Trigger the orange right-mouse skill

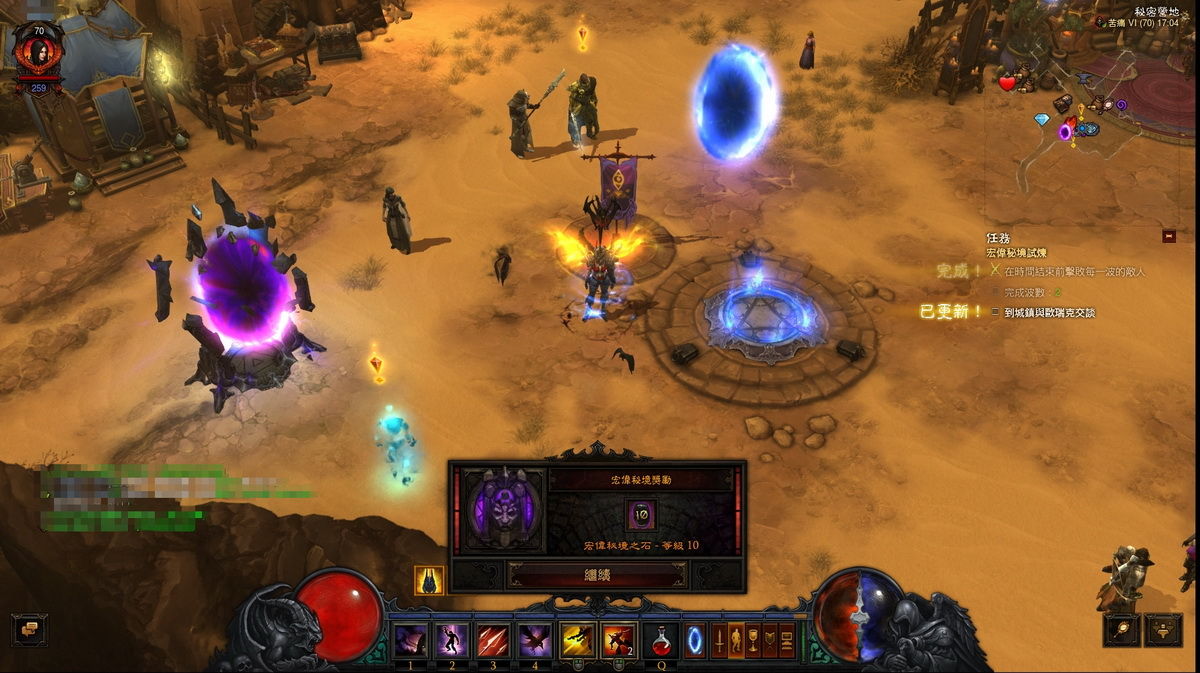click(x=618, y=640)
